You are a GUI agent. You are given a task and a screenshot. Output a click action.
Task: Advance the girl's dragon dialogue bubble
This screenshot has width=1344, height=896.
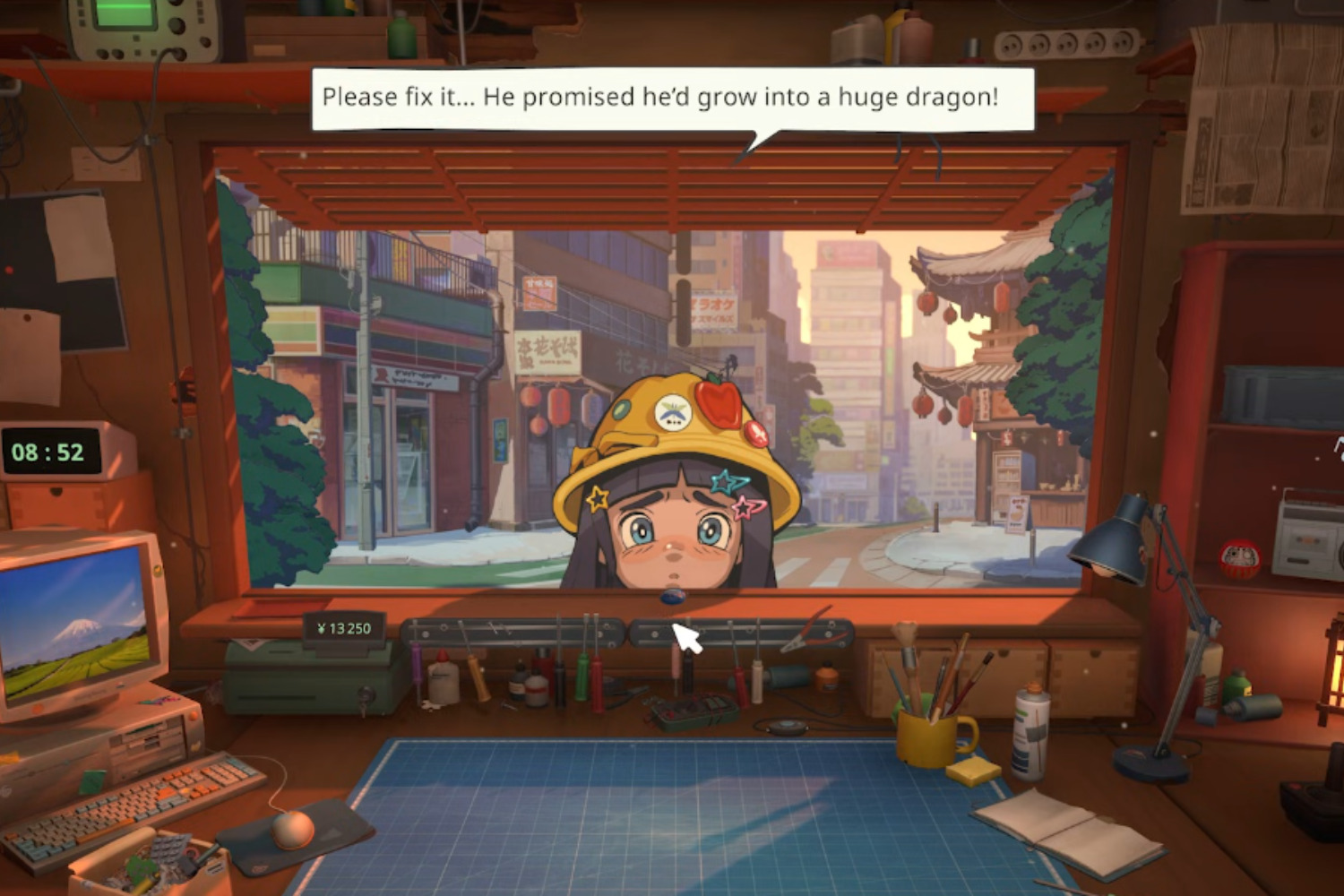(672, 98)
